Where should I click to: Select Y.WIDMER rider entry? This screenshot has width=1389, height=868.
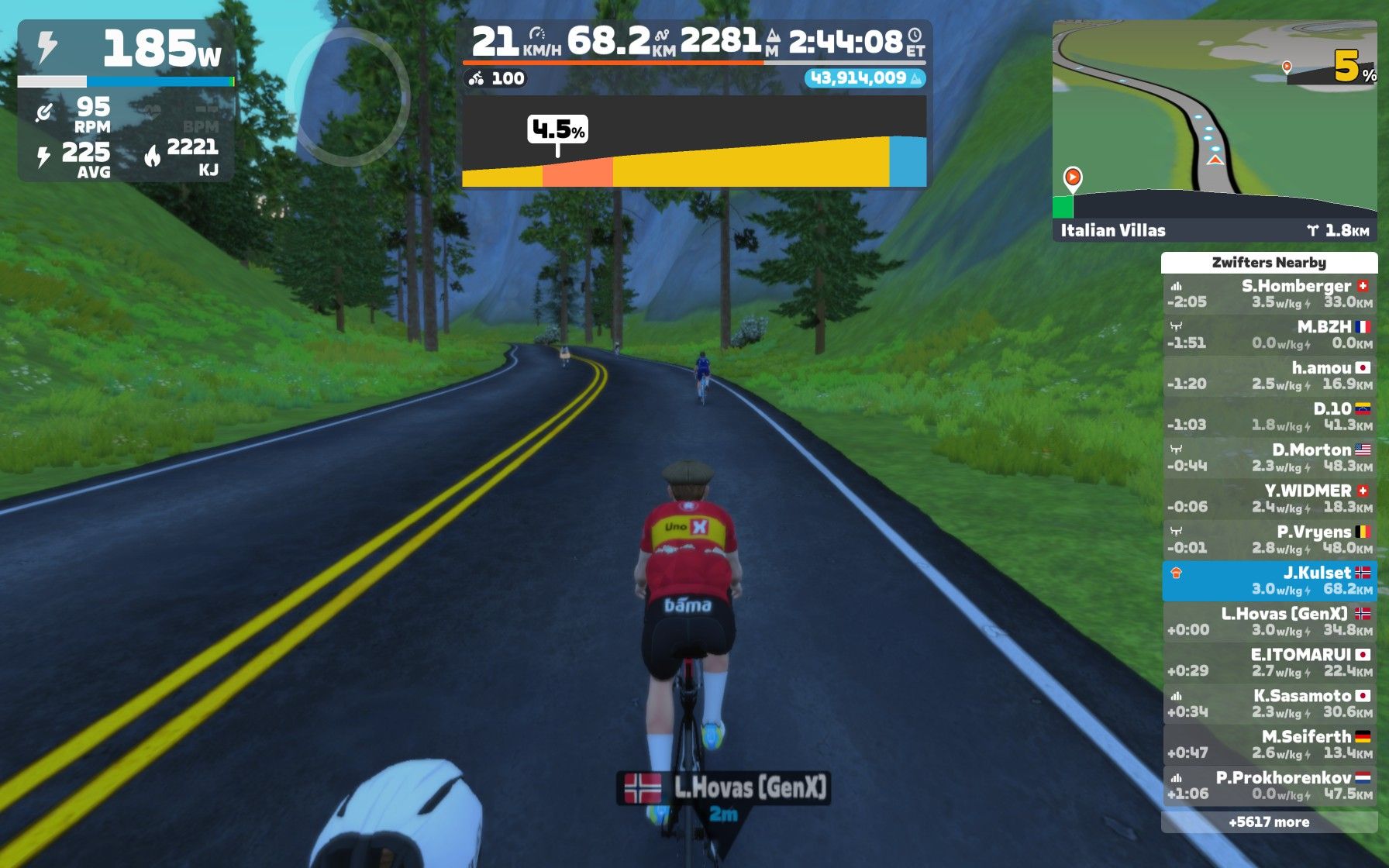pyautogui.click(x=1269, y=499)
